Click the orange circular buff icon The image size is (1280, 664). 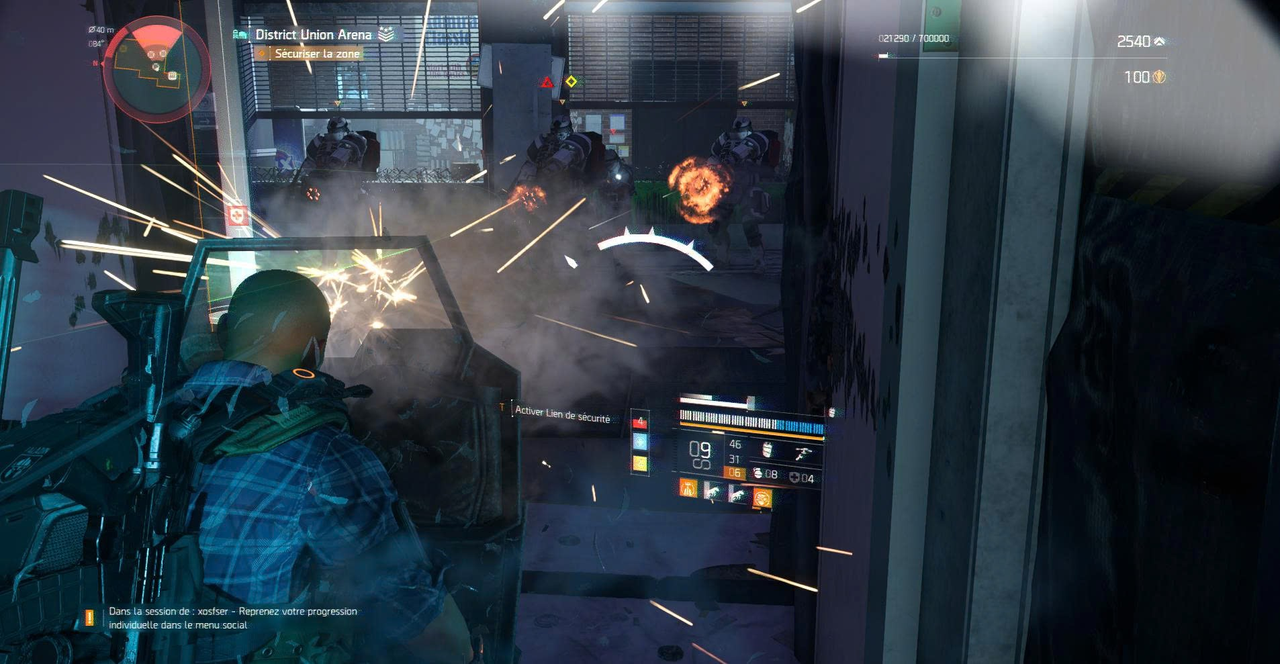coord(761,496)
